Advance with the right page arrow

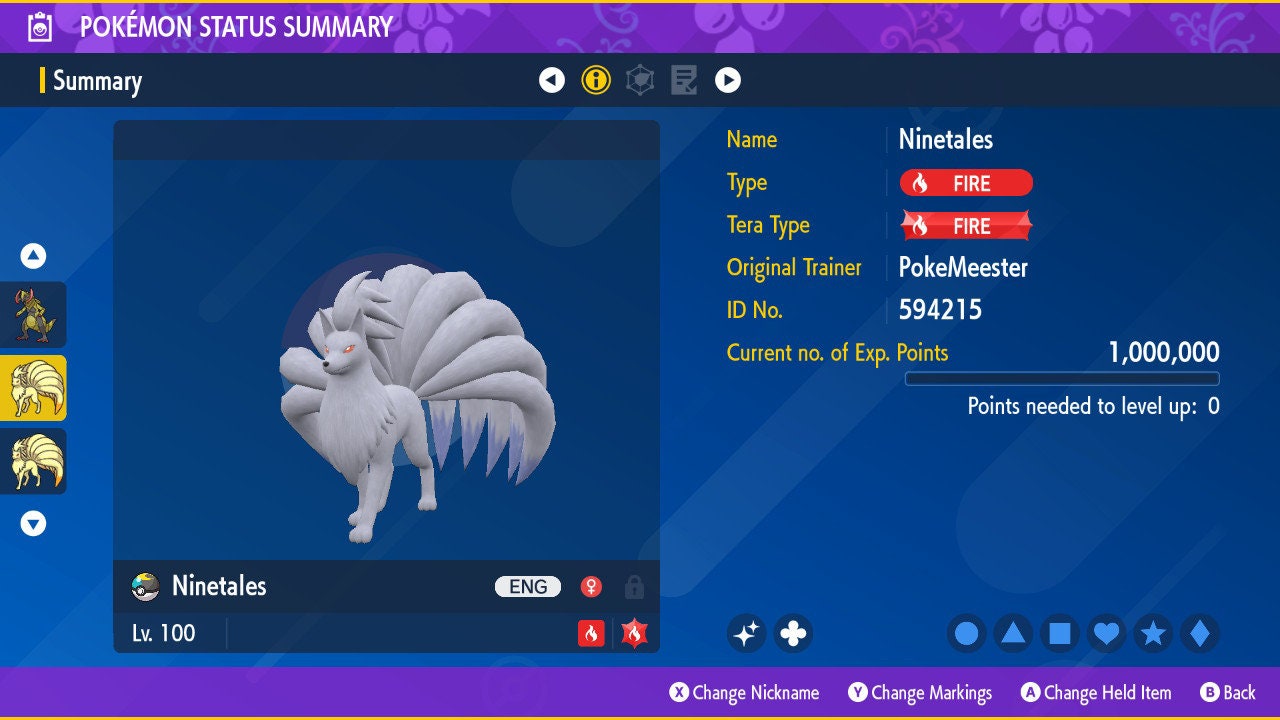pyautogui.click(x=728, y=80)
